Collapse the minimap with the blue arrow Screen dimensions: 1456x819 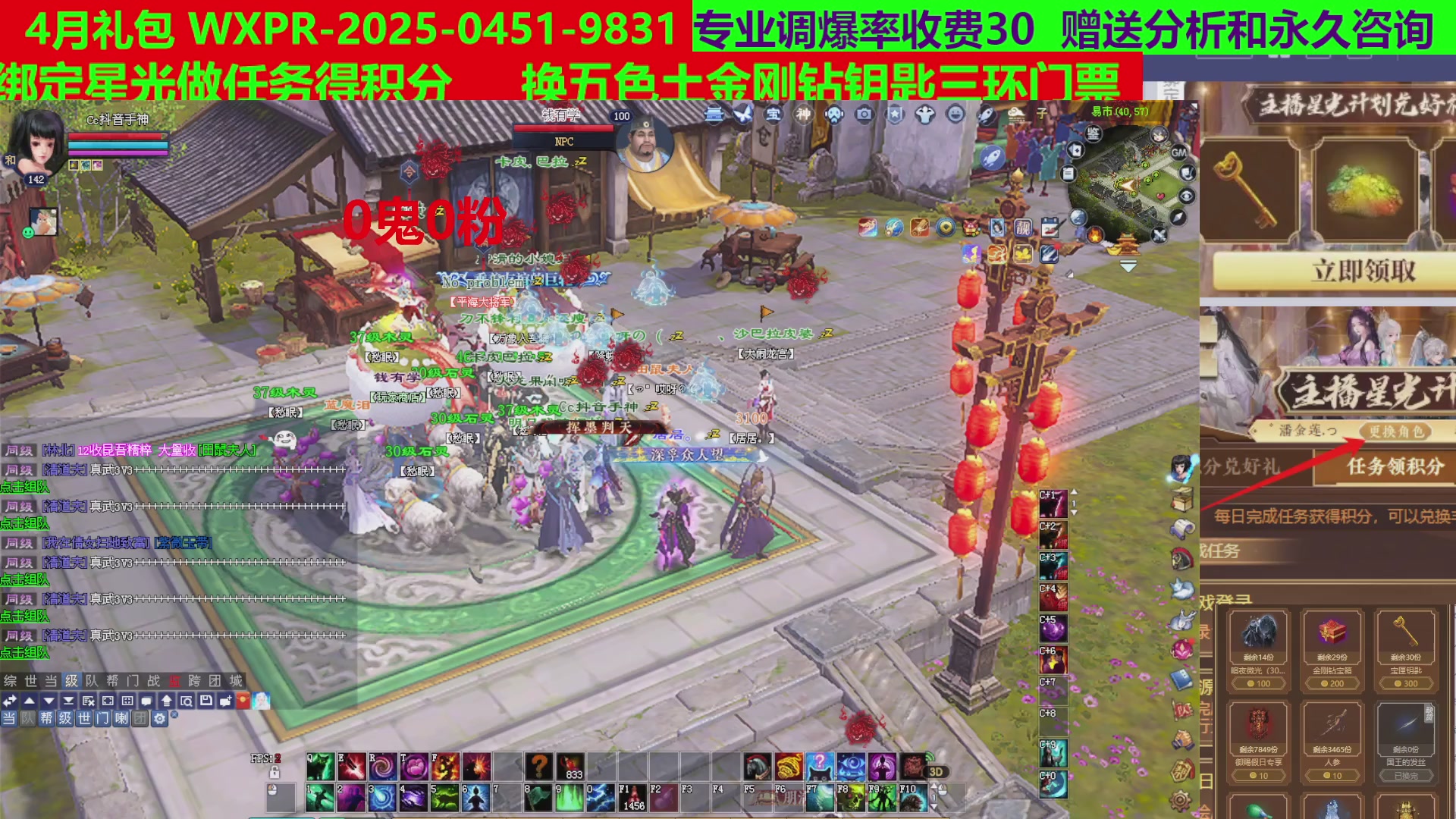(x=1127, y=265)
